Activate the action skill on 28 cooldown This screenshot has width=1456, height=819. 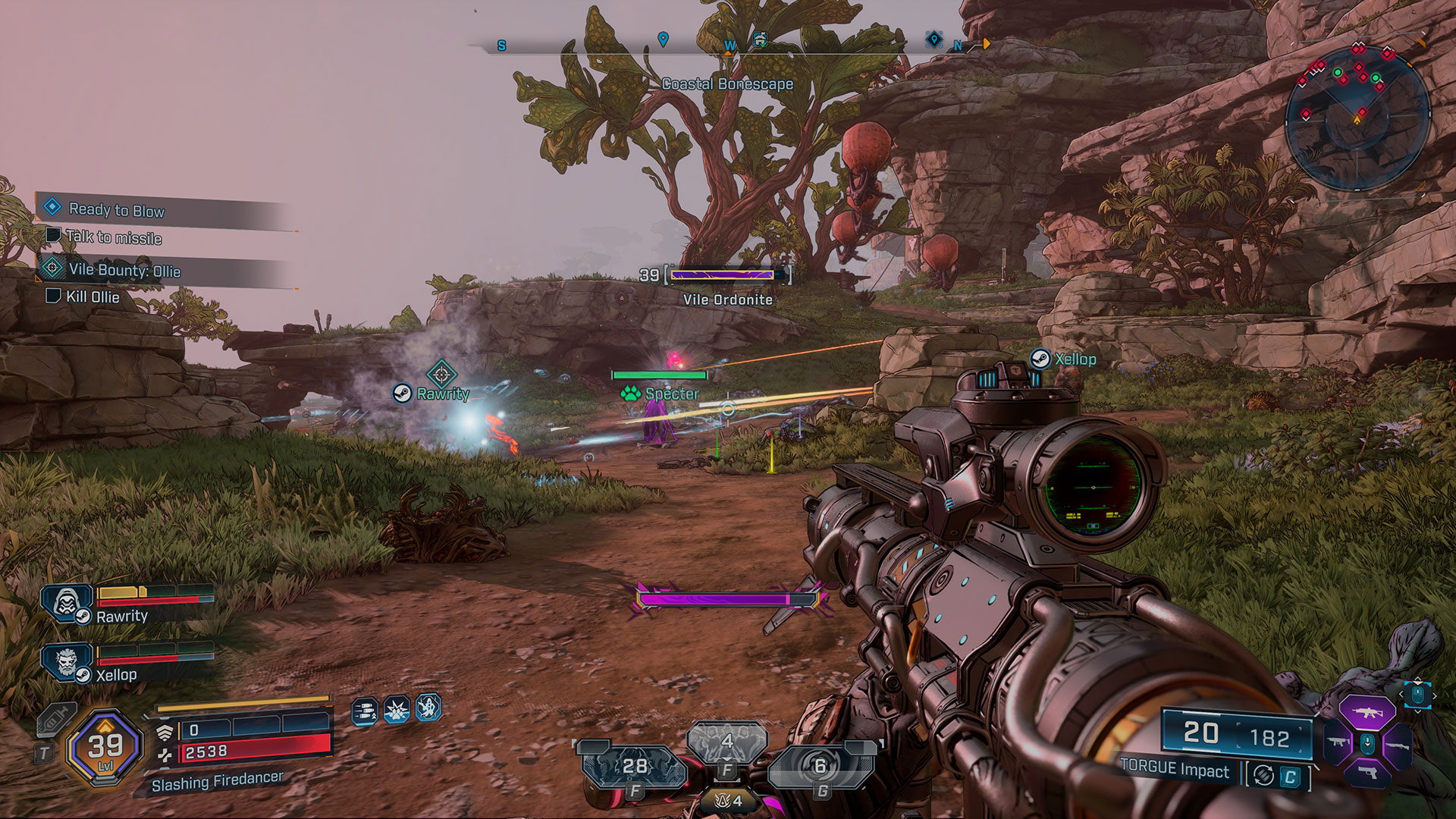634,767
